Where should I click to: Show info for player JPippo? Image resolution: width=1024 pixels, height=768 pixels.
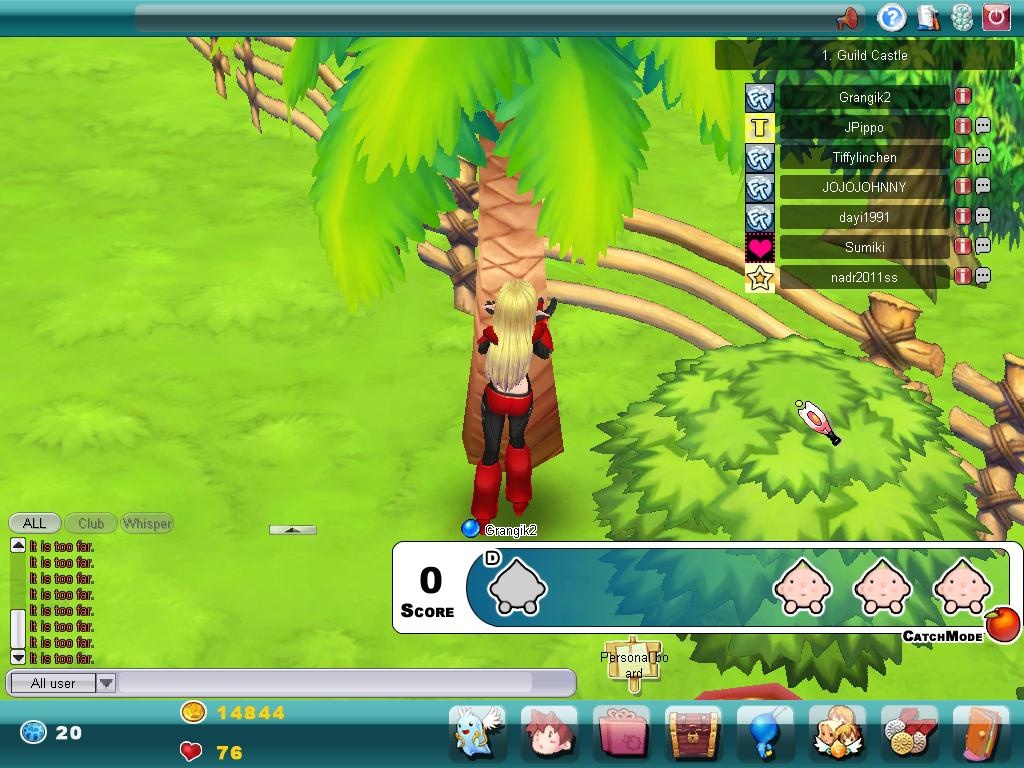pyautogui.click(x=962, y=127)
